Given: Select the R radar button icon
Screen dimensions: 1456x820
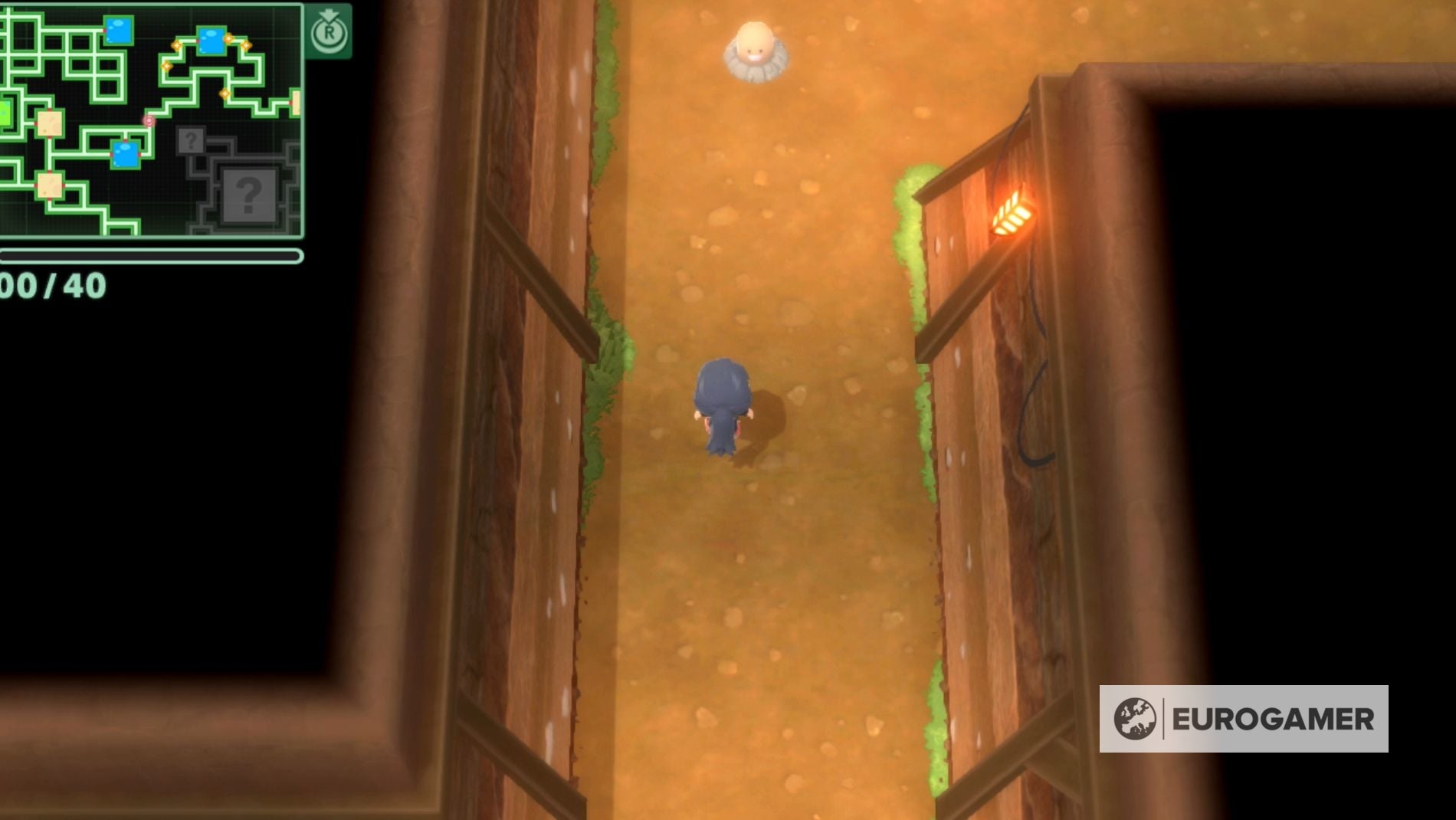Looking at the screenshot, I should (x=330, y=34).
